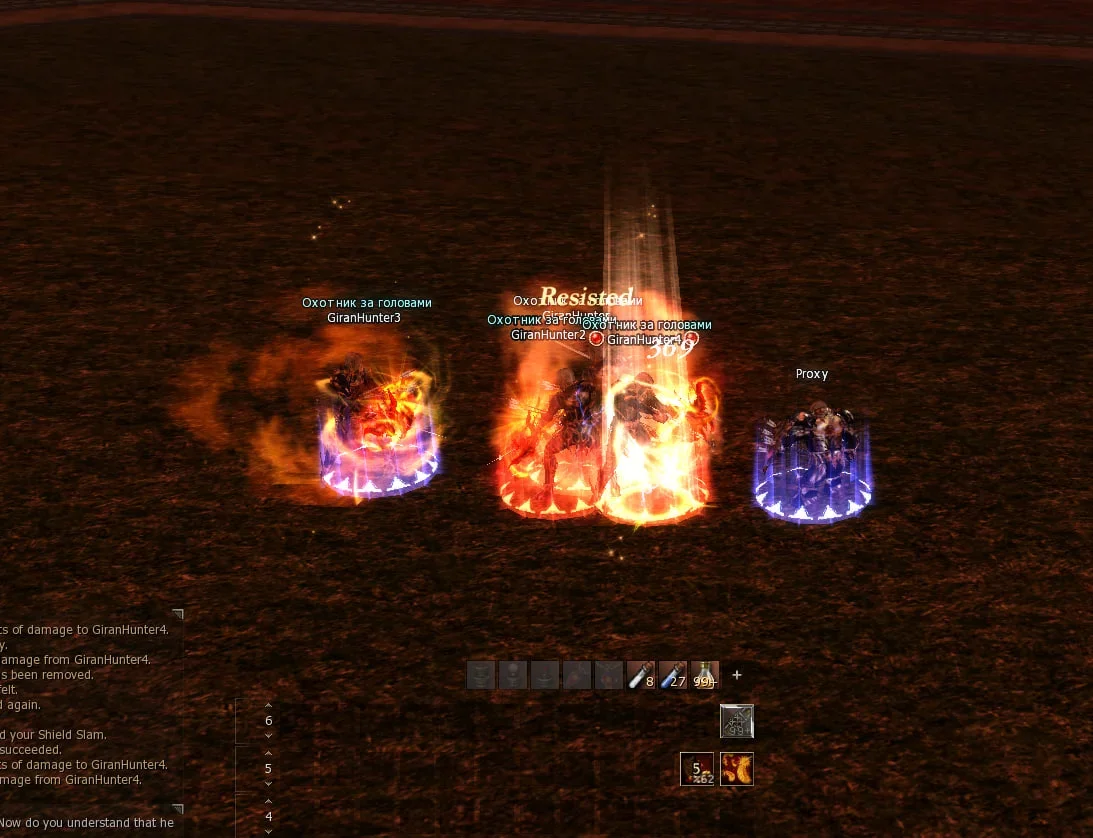Use the blue potion with count 27
Screen dimensions: 1093x838
click(673, 676)
